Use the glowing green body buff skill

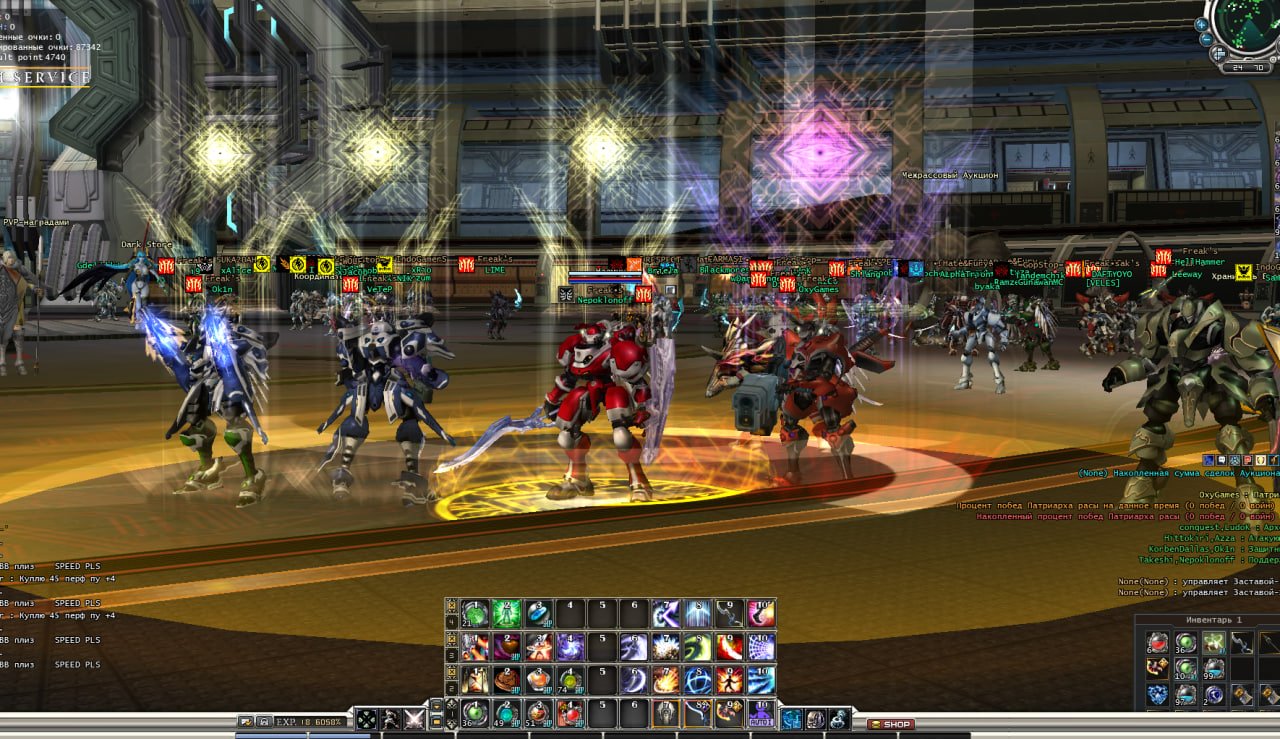tap(506, 613)
